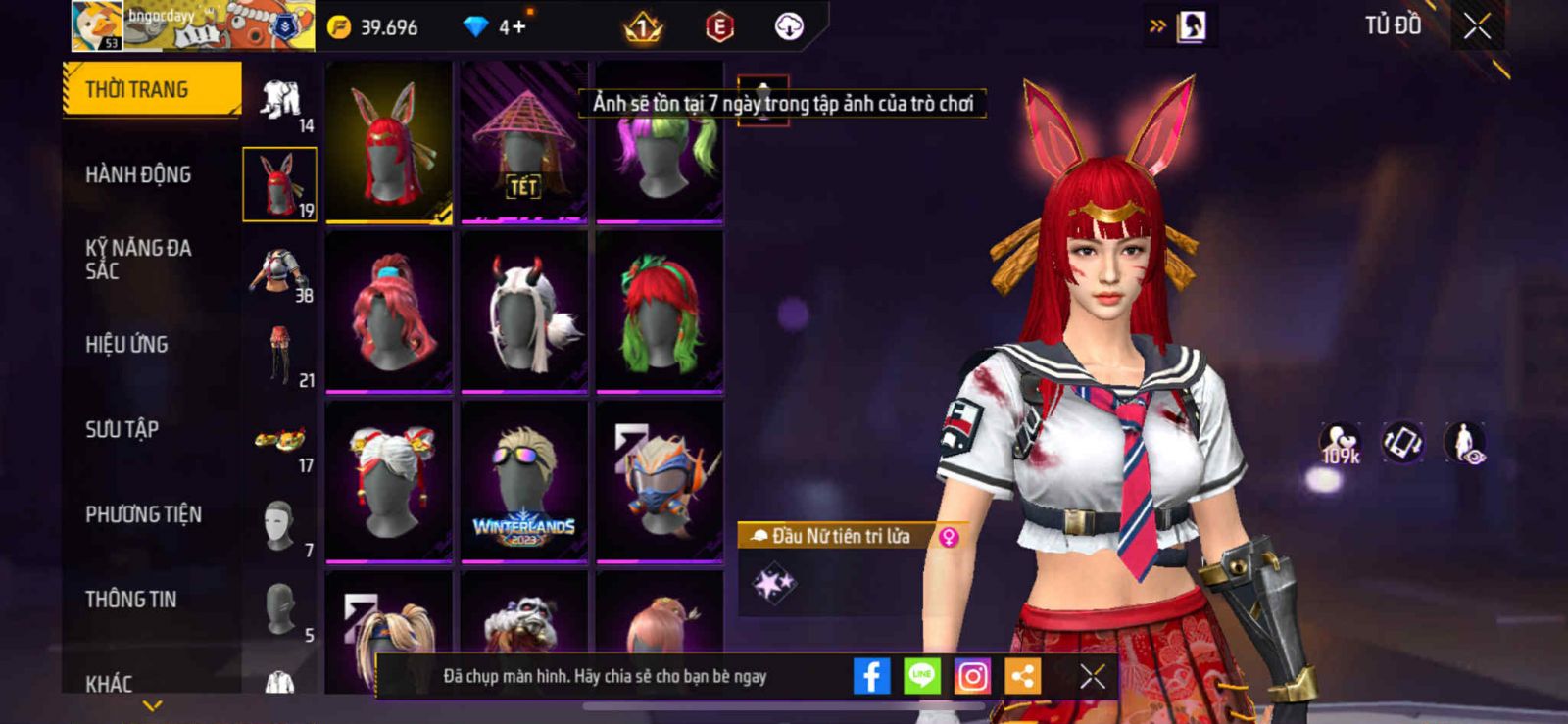Open the Phương Tiện tab
Image resolution: width=1568 pixels, height=724 pixels.
(x=143, y=514)
